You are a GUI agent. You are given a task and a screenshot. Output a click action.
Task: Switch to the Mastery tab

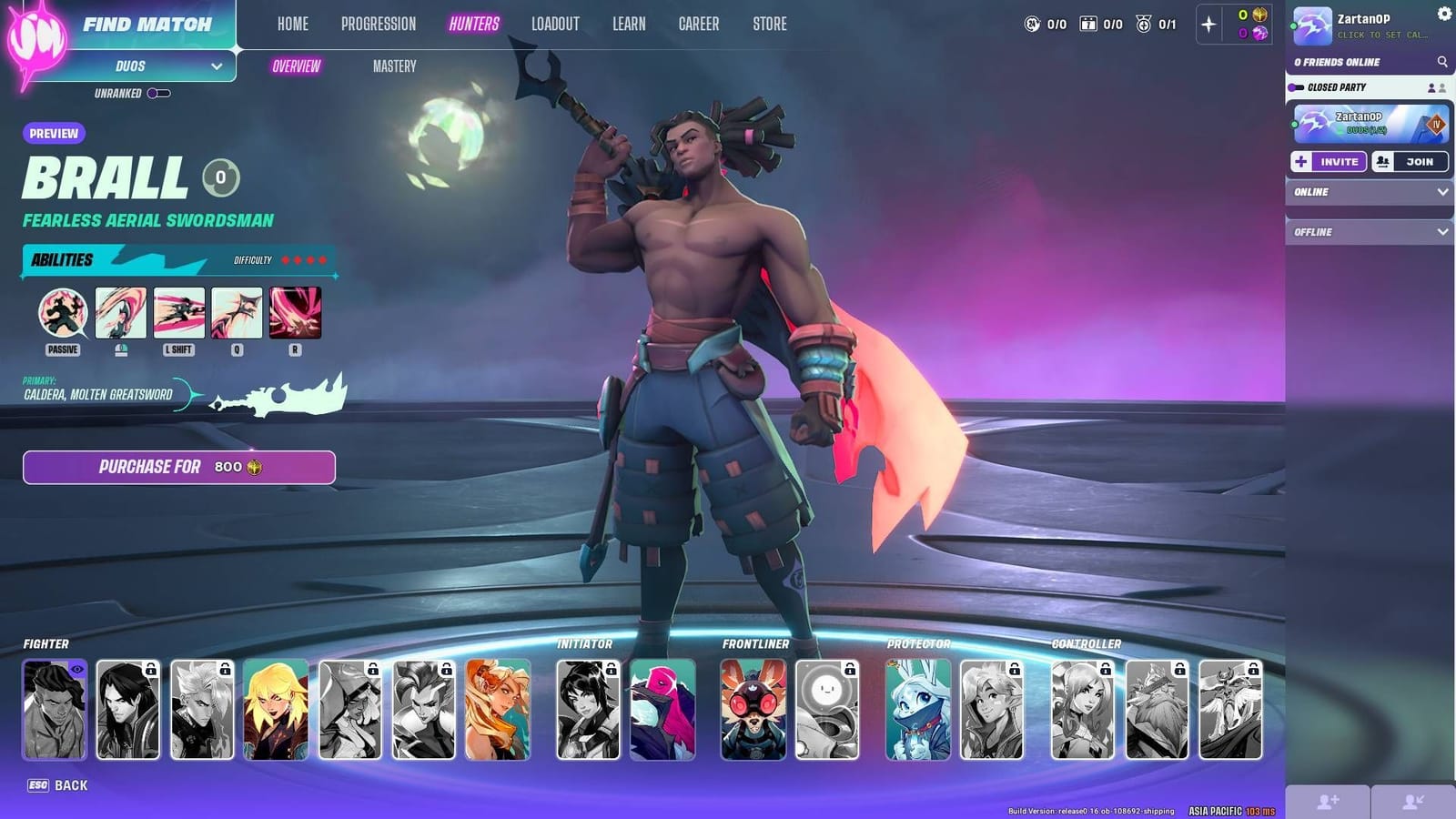point(394,66)
